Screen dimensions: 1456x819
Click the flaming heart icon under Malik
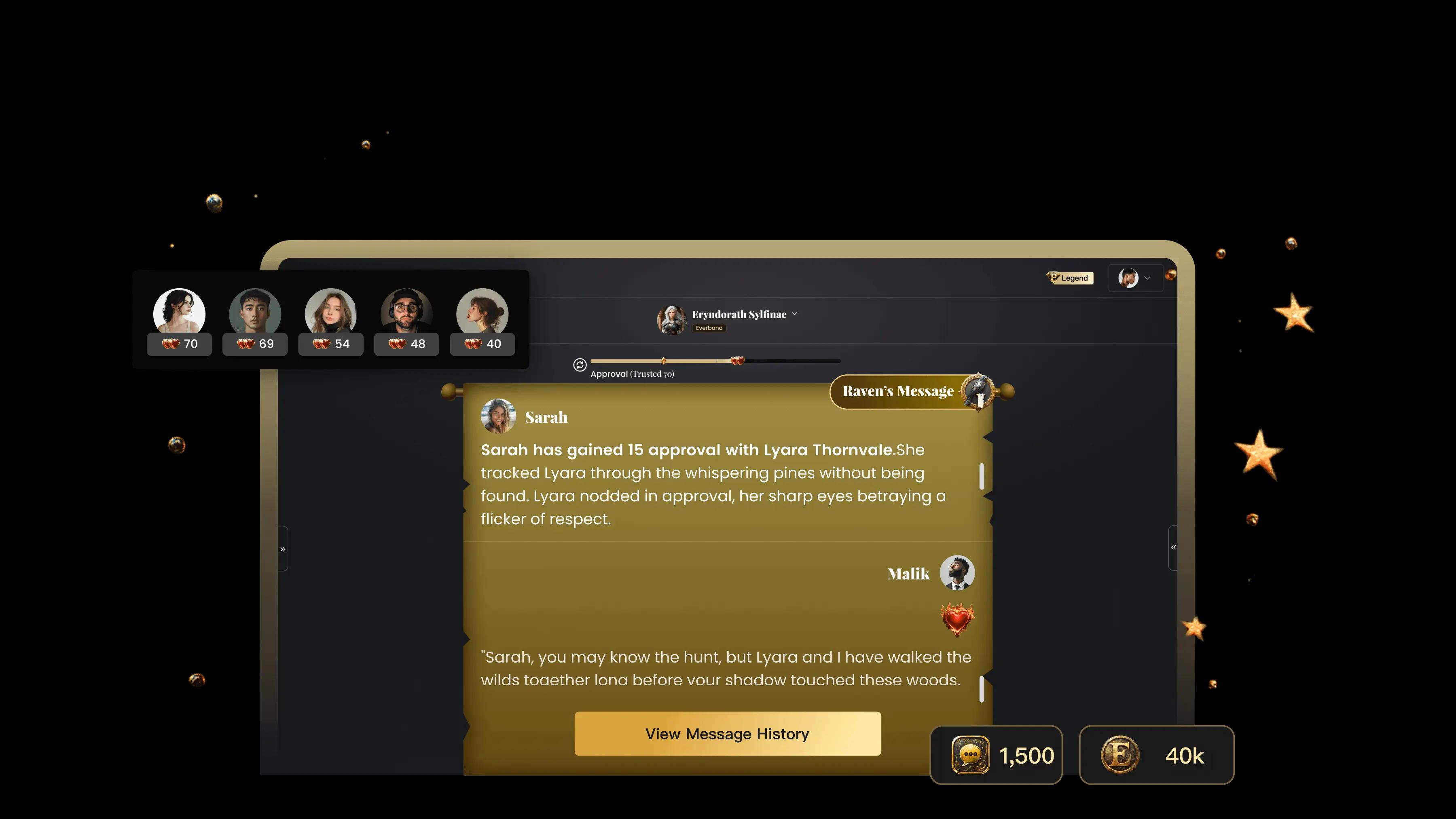(957, 620)
